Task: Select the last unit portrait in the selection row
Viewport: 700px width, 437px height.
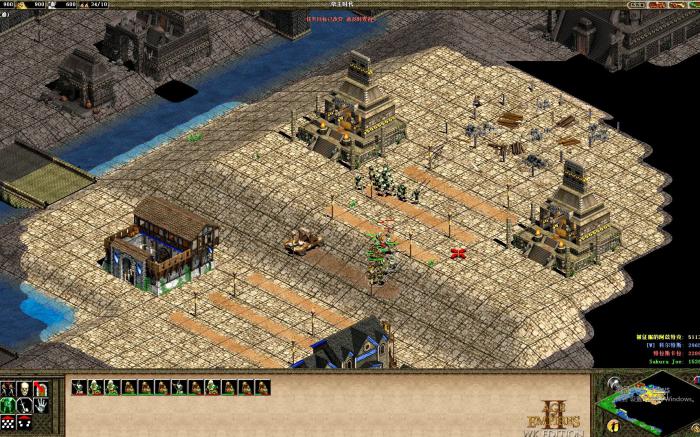Action: point(261,387)
